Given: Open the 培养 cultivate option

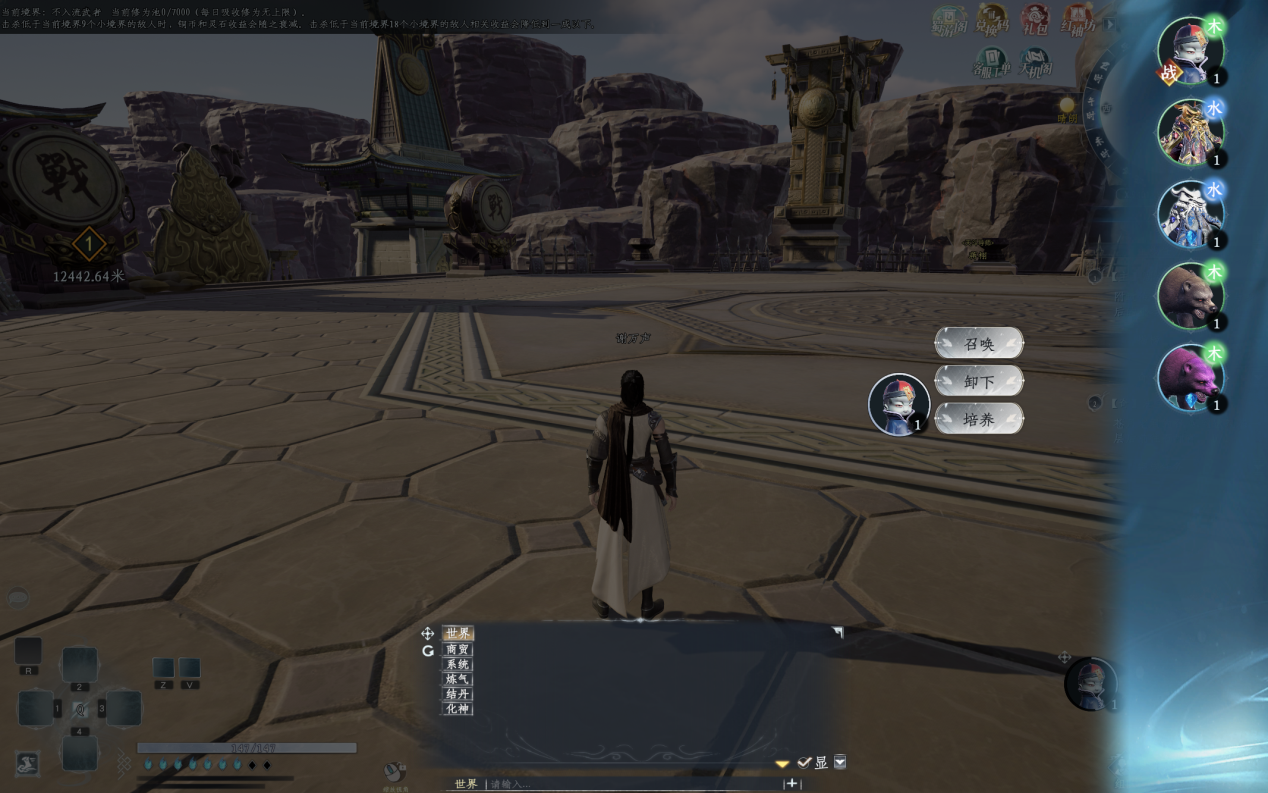Looking at the screenshot, I should [979, 419].
